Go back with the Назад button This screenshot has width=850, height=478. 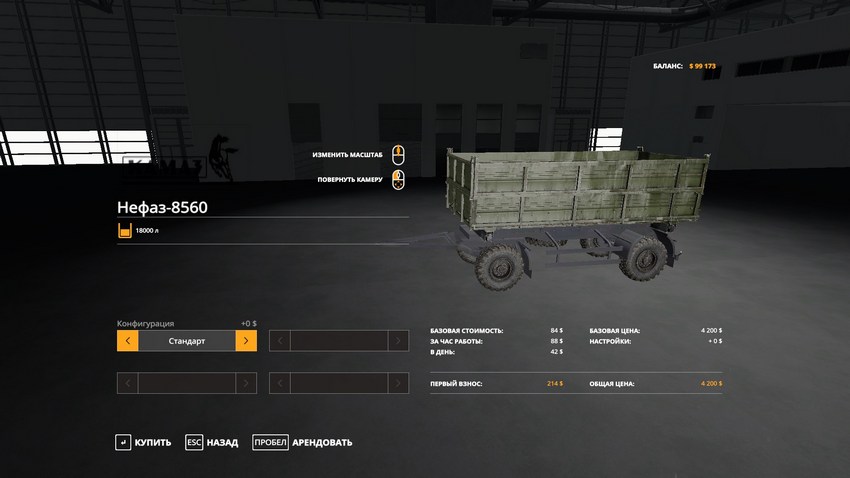point(211,442)
